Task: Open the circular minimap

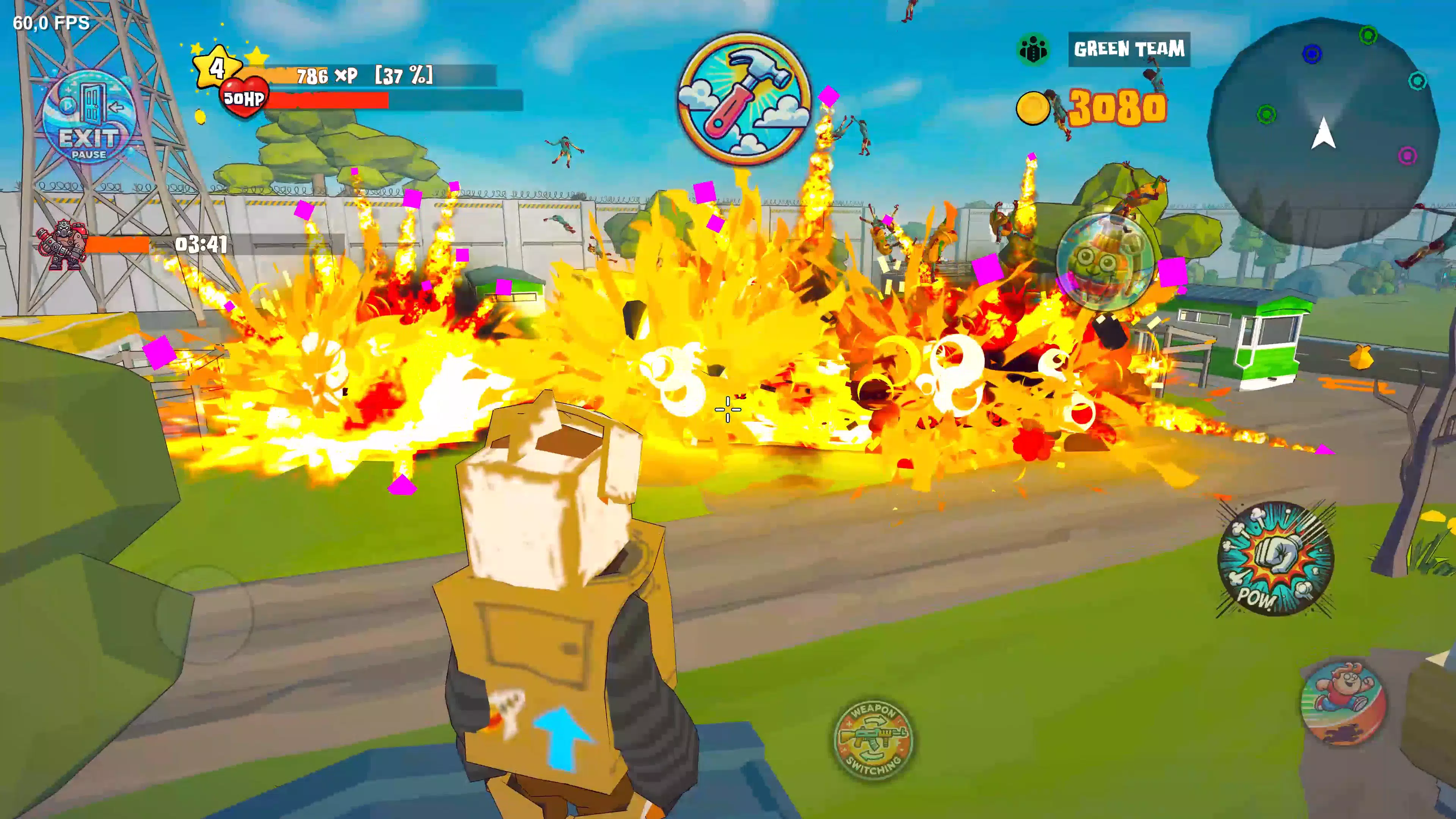Action: [1323, 133]
